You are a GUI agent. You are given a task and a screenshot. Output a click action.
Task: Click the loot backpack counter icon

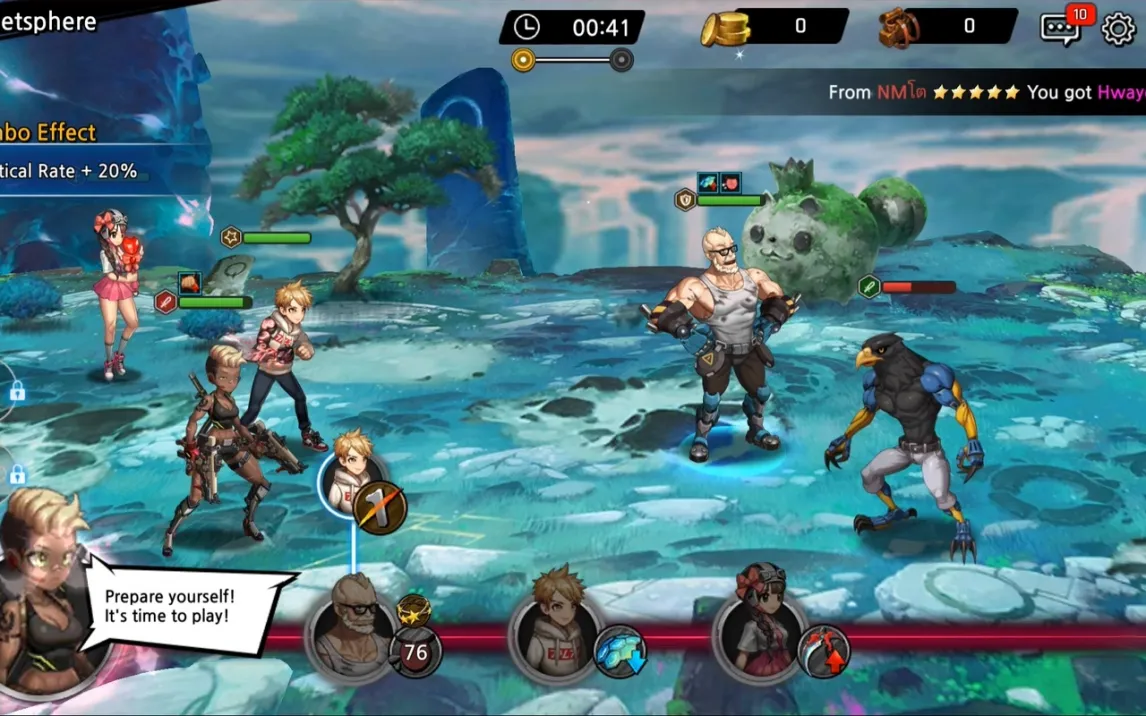[898, 28]
